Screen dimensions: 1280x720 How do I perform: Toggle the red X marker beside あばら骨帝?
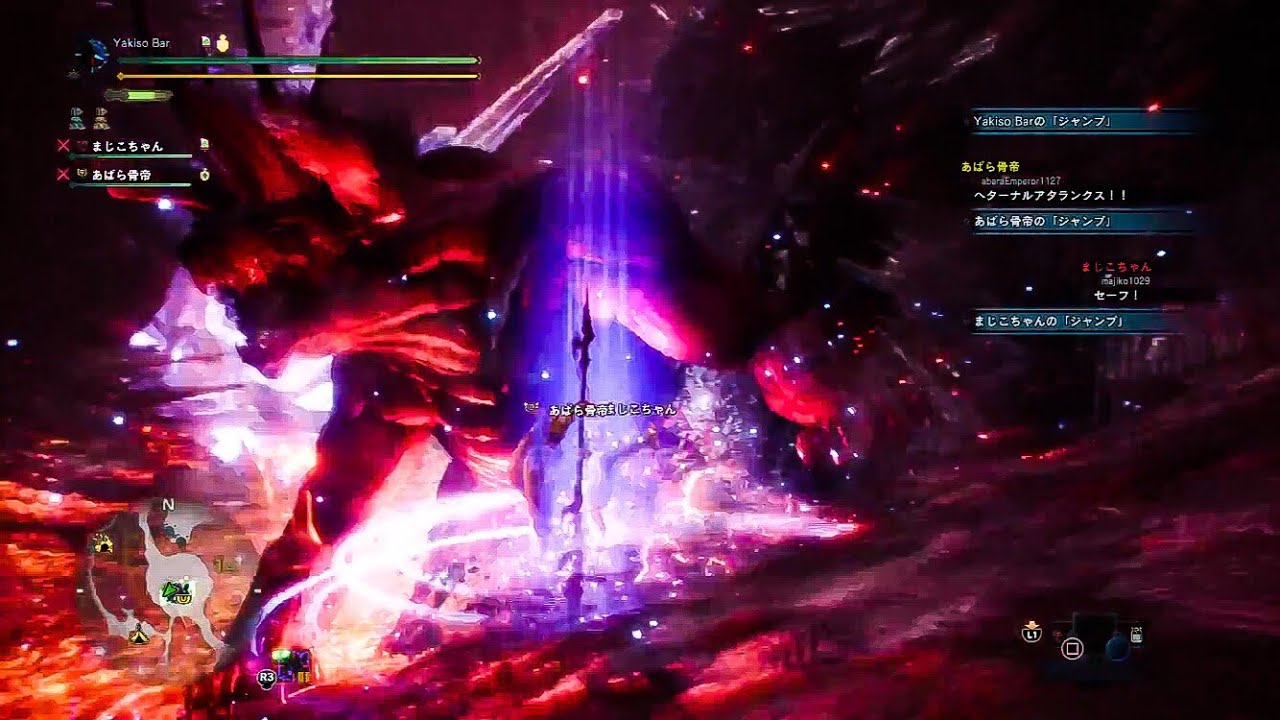pyautogui.click(x=62, y=175)
